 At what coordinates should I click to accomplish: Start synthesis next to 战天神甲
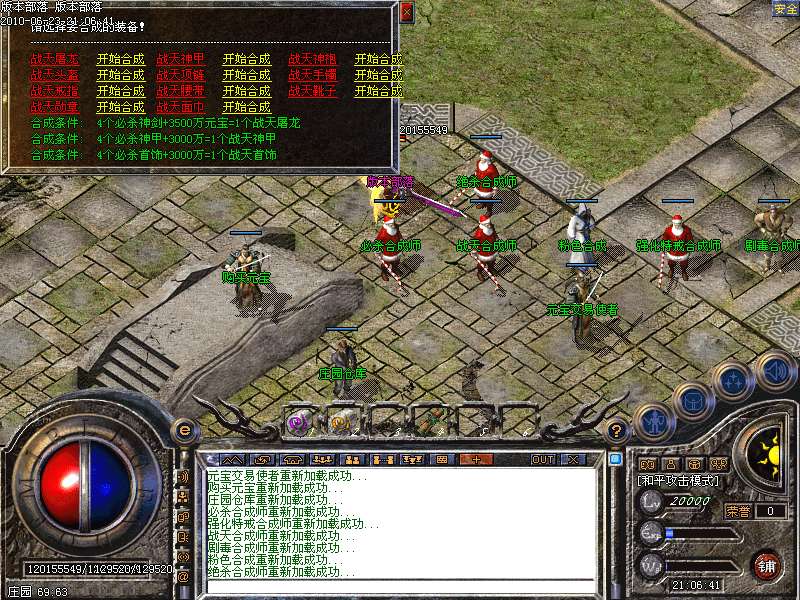(246, 59)
